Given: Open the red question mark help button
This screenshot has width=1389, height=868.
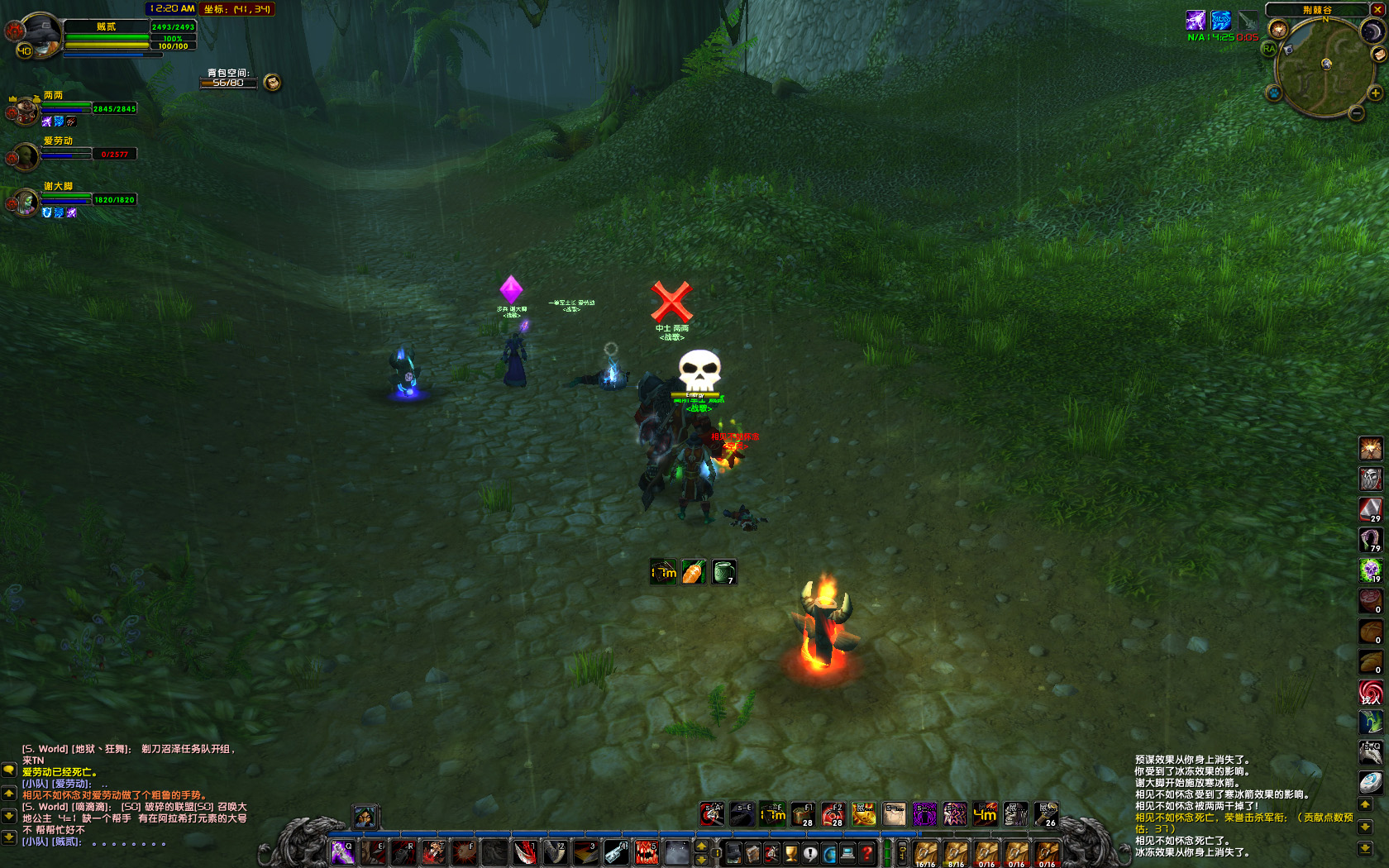Looking at the screenshot, I should pos(866,853).
